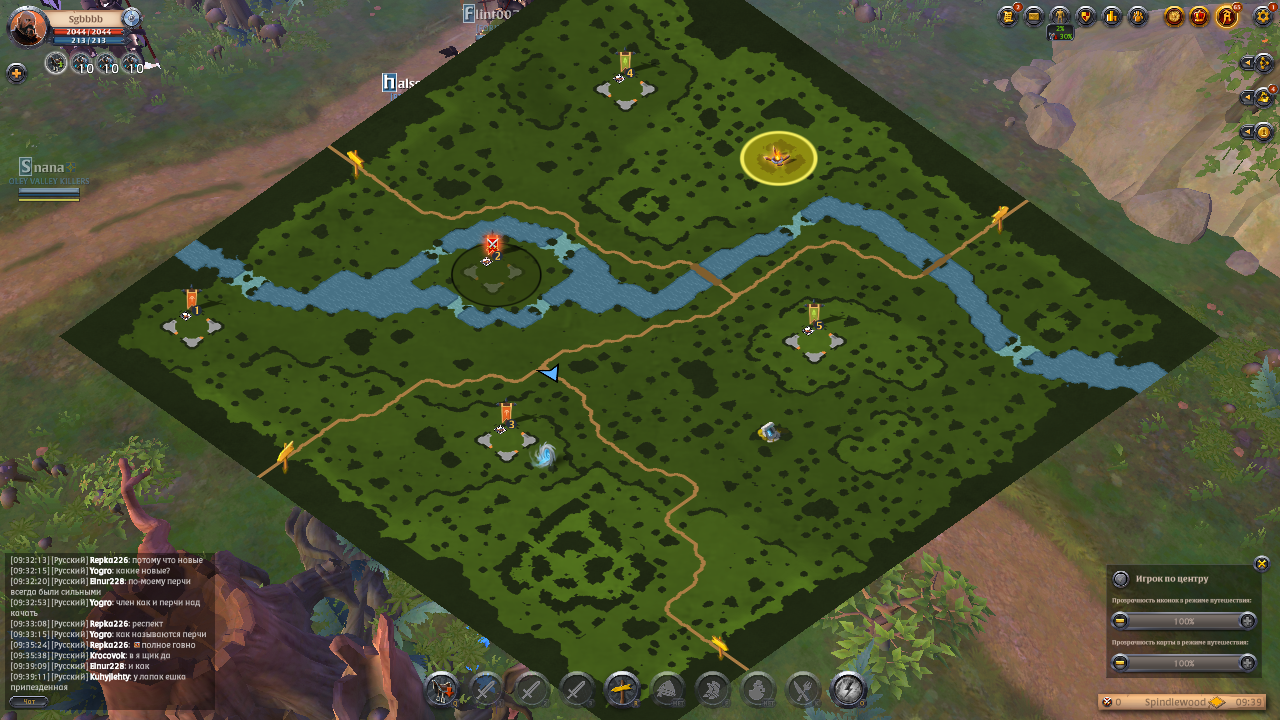Open the character inventory icon
The image size is (1280, 720).
[x=1059, y=16]
